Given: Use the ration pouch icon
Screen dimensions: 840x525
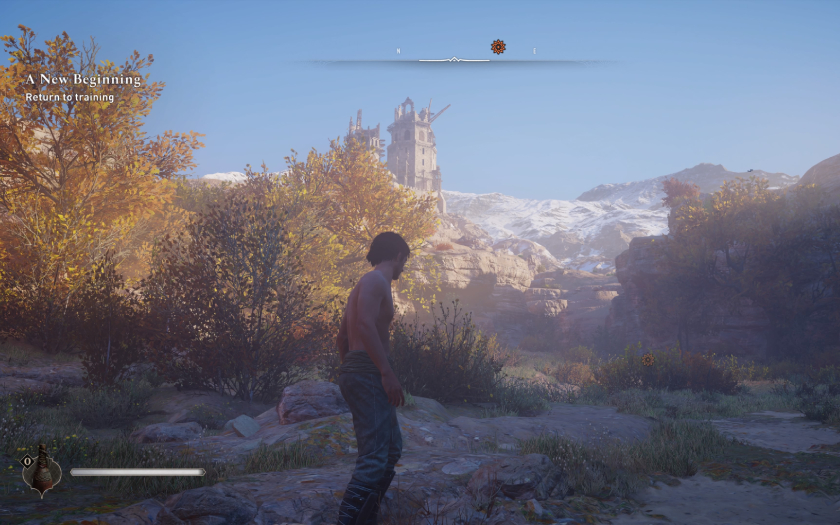Looking at the screenshot, I should tap(42, 470).
